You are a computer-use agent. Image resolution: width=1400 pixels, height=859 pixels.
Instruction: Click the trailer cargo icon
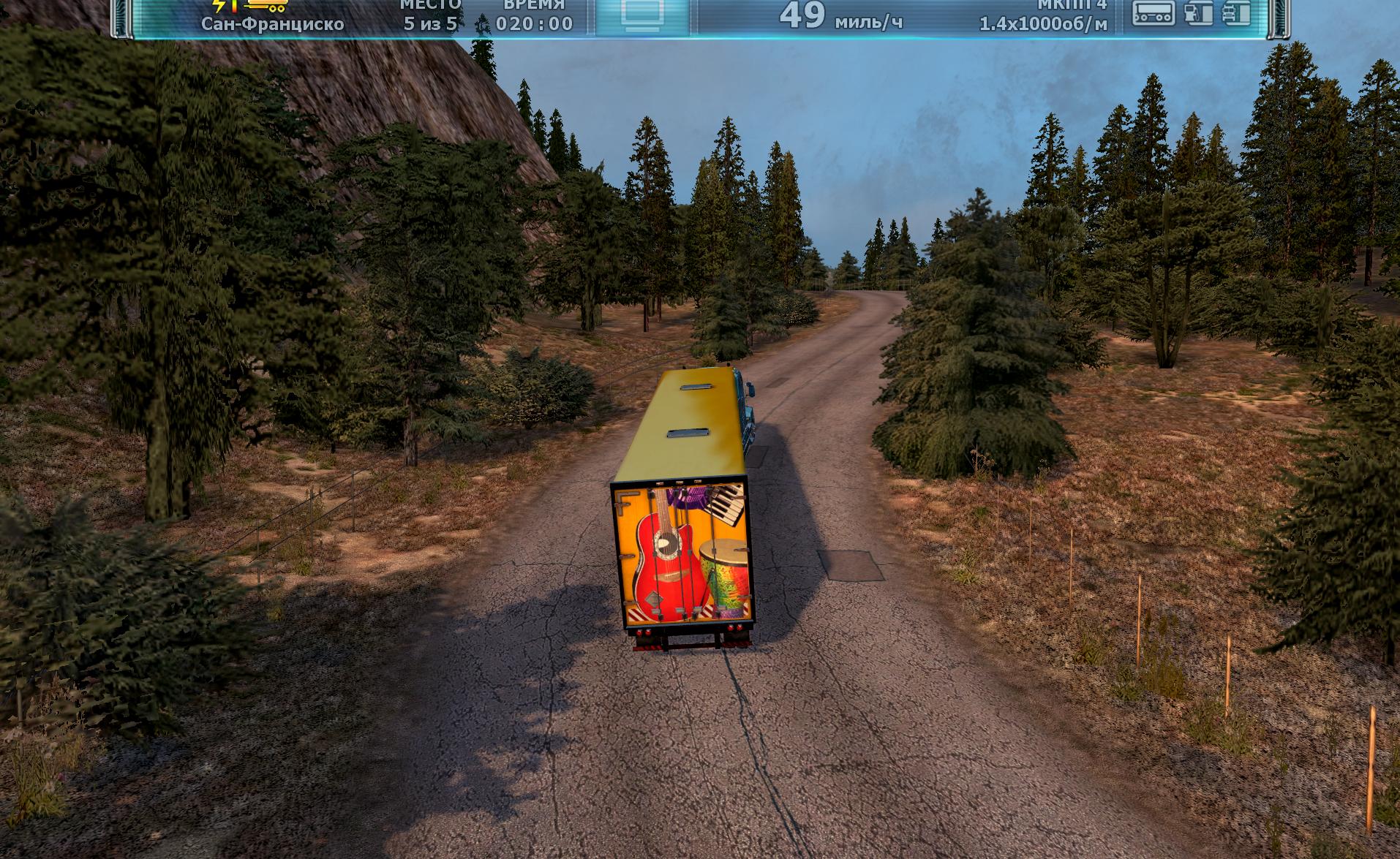pos(1153,12)
